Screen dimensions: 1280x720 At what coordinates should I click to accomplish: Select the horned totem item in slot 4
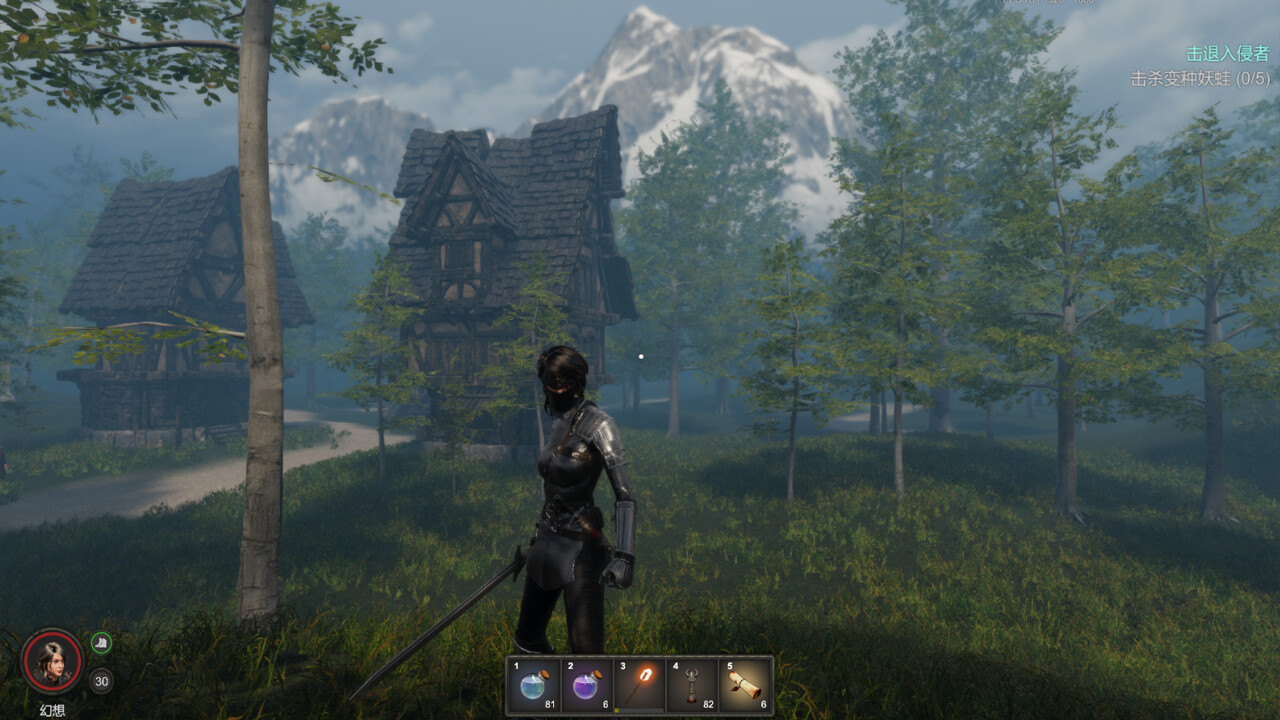[x=692, y=685]
